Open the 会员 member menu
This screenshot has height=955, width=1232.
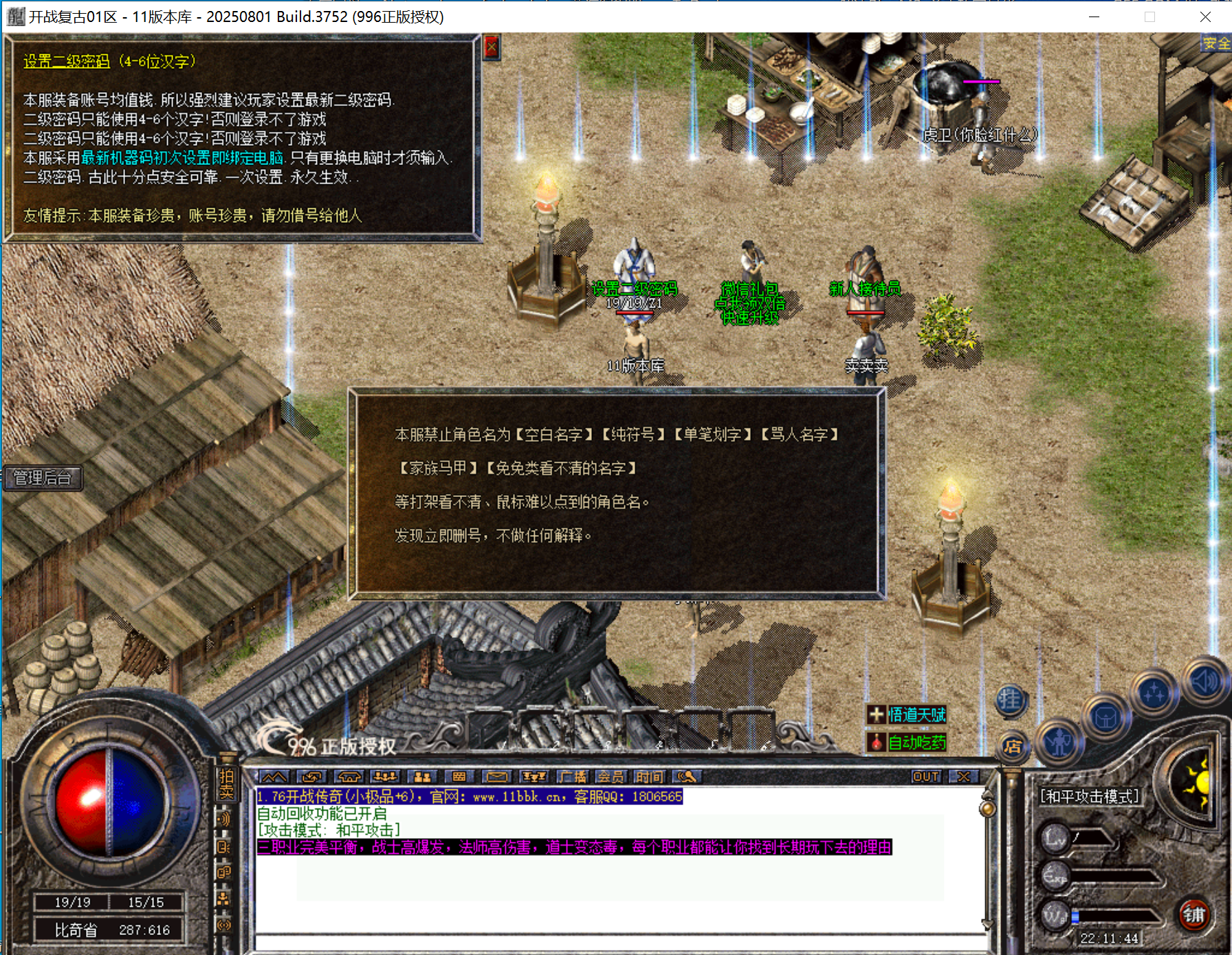(610, 777)
